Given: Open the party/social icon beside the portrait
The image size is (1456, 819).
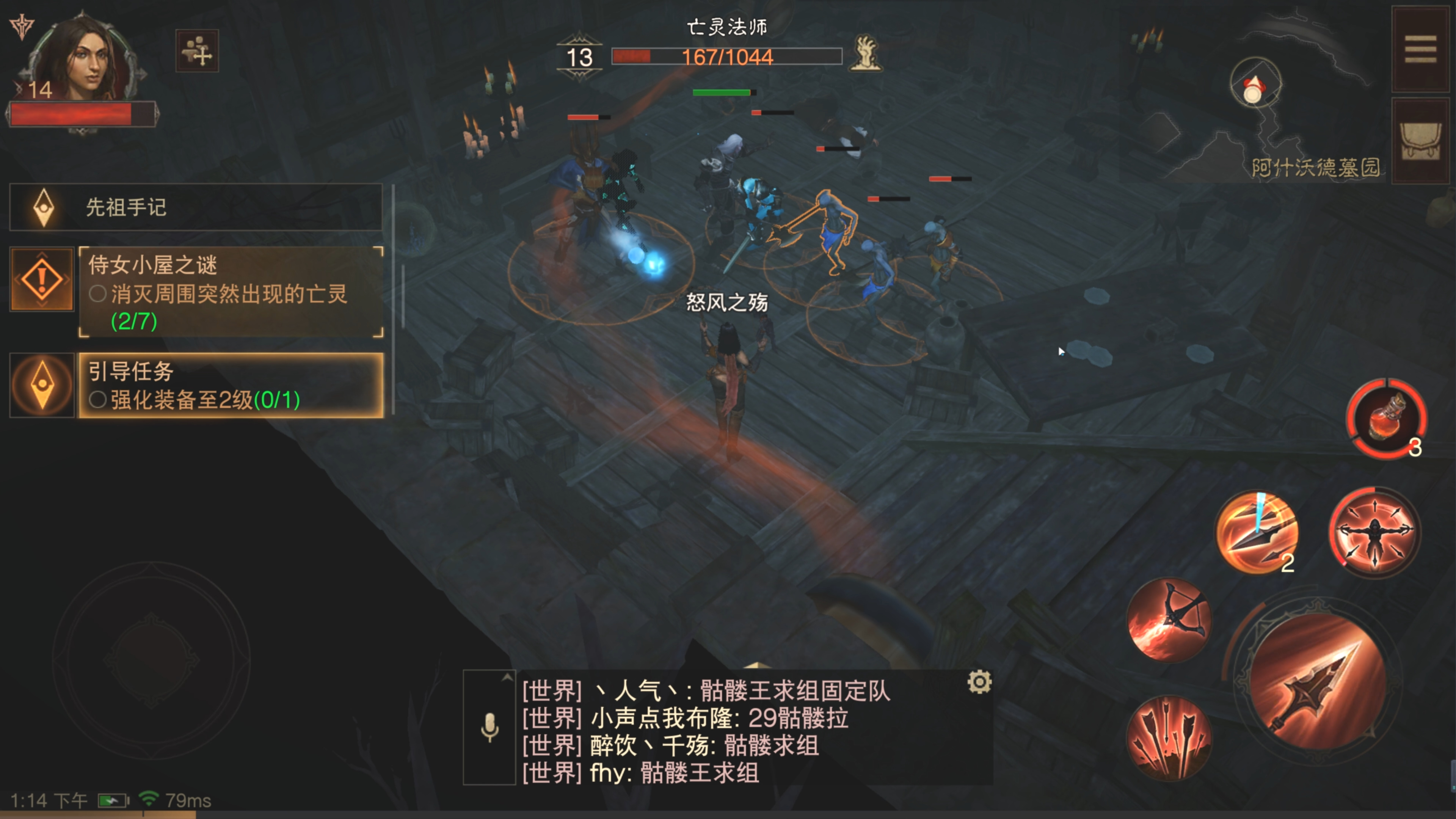Looking at the screenshot, I should (198, 51).
